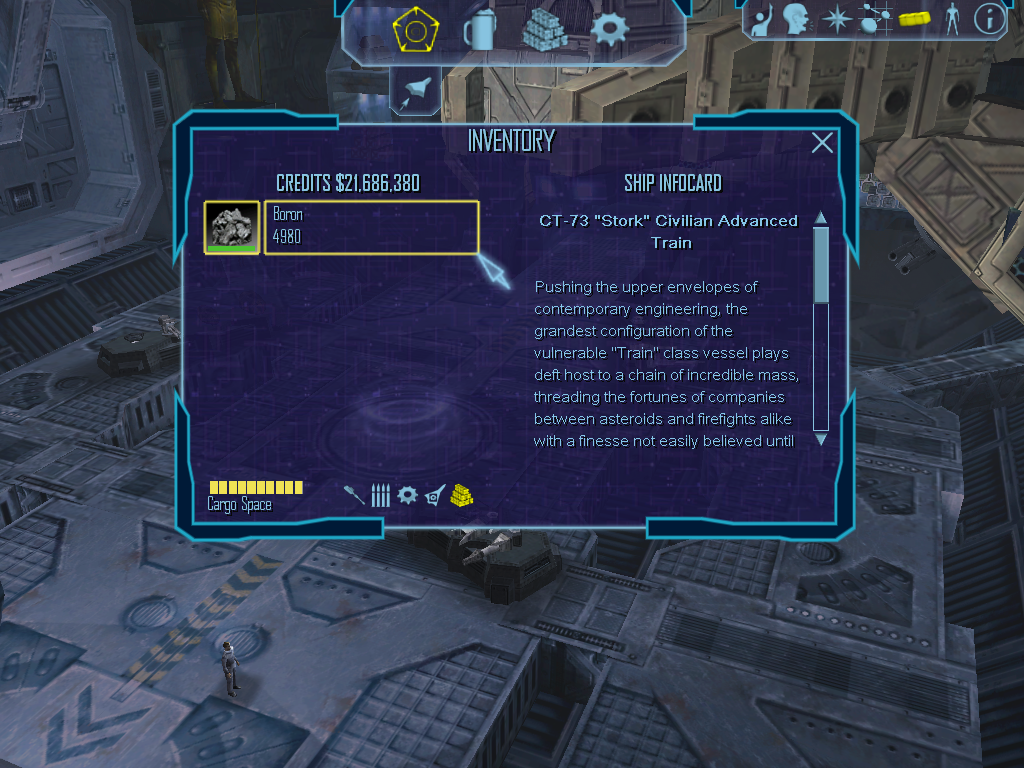Screen dimensions: 1024x768
Task: Show commodities filter with gold bars
Action: tap(461, 494)
